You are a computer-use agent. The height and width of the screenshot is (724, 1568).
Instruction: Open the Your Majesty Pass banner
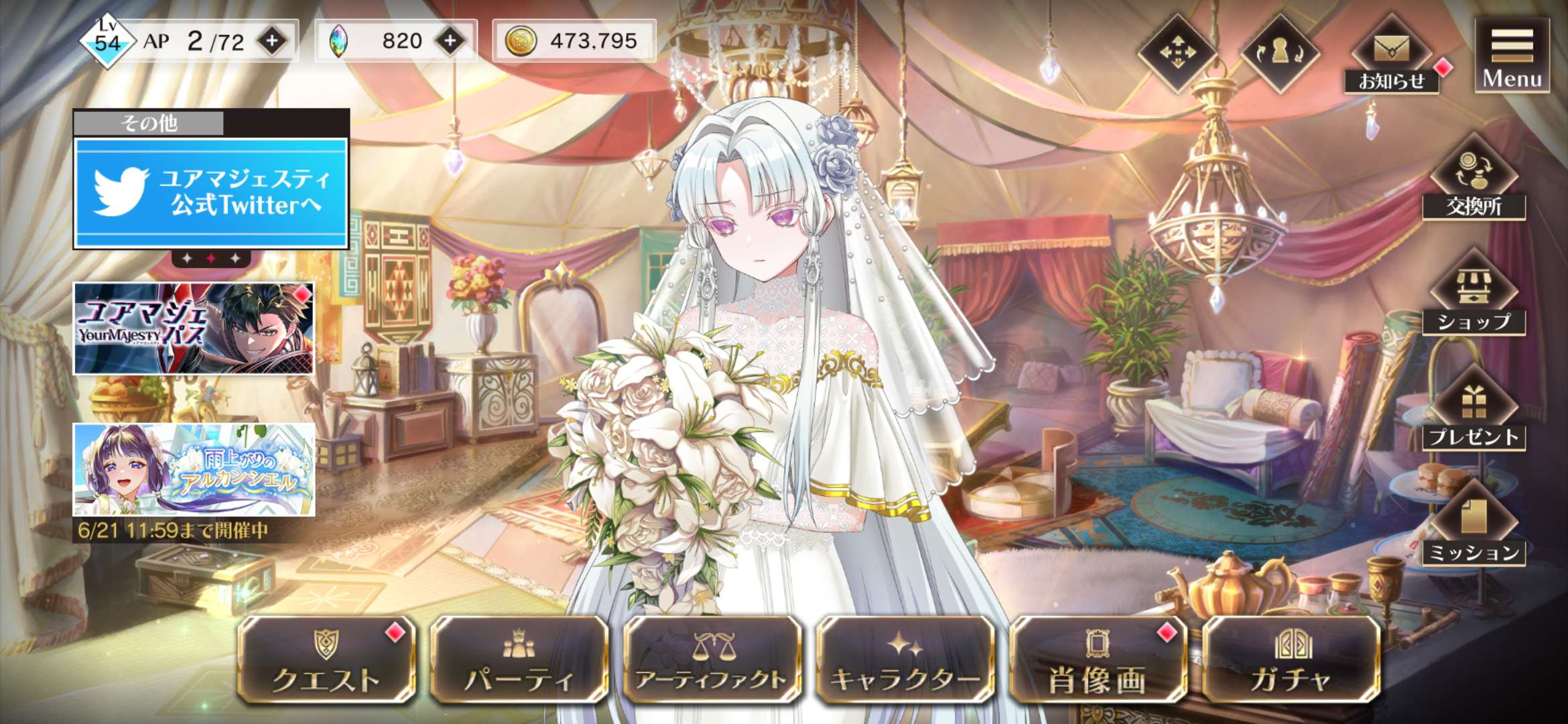pyautogui.click(x=194, y=328)
